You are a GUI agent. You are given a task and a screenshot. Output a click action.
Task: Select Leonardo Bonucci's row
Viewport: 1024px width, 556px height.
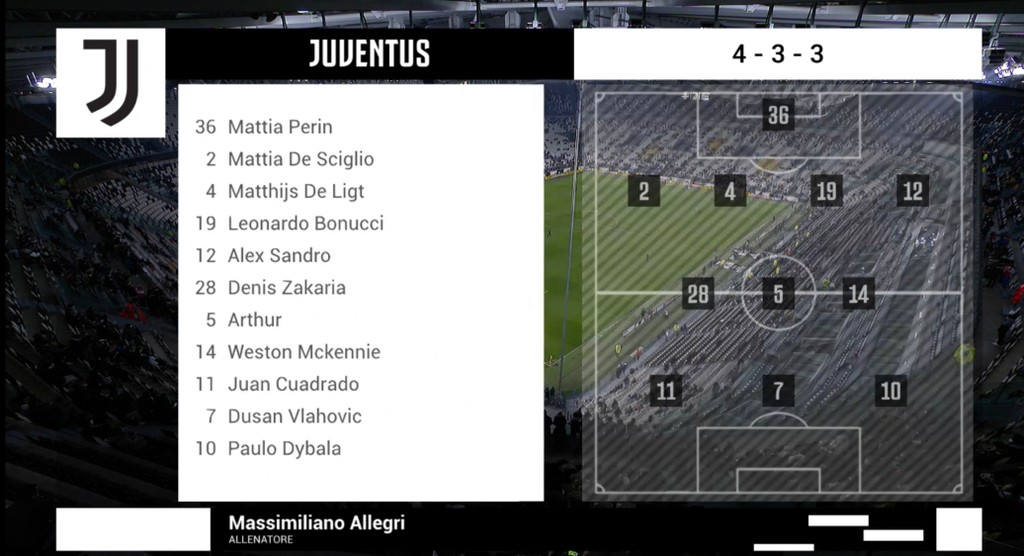[305, 223]
